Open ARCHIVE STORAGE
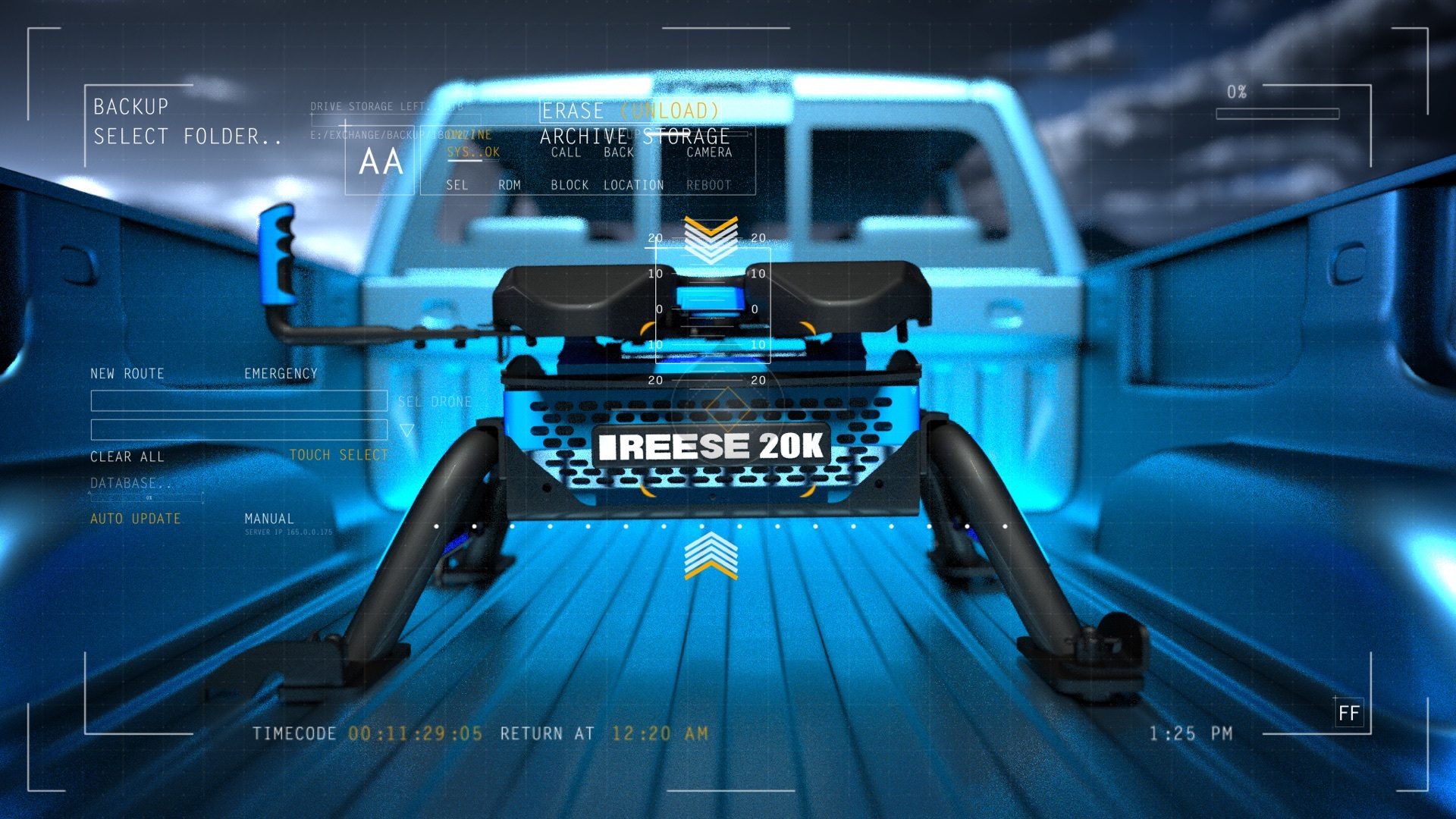 [634, 136]
